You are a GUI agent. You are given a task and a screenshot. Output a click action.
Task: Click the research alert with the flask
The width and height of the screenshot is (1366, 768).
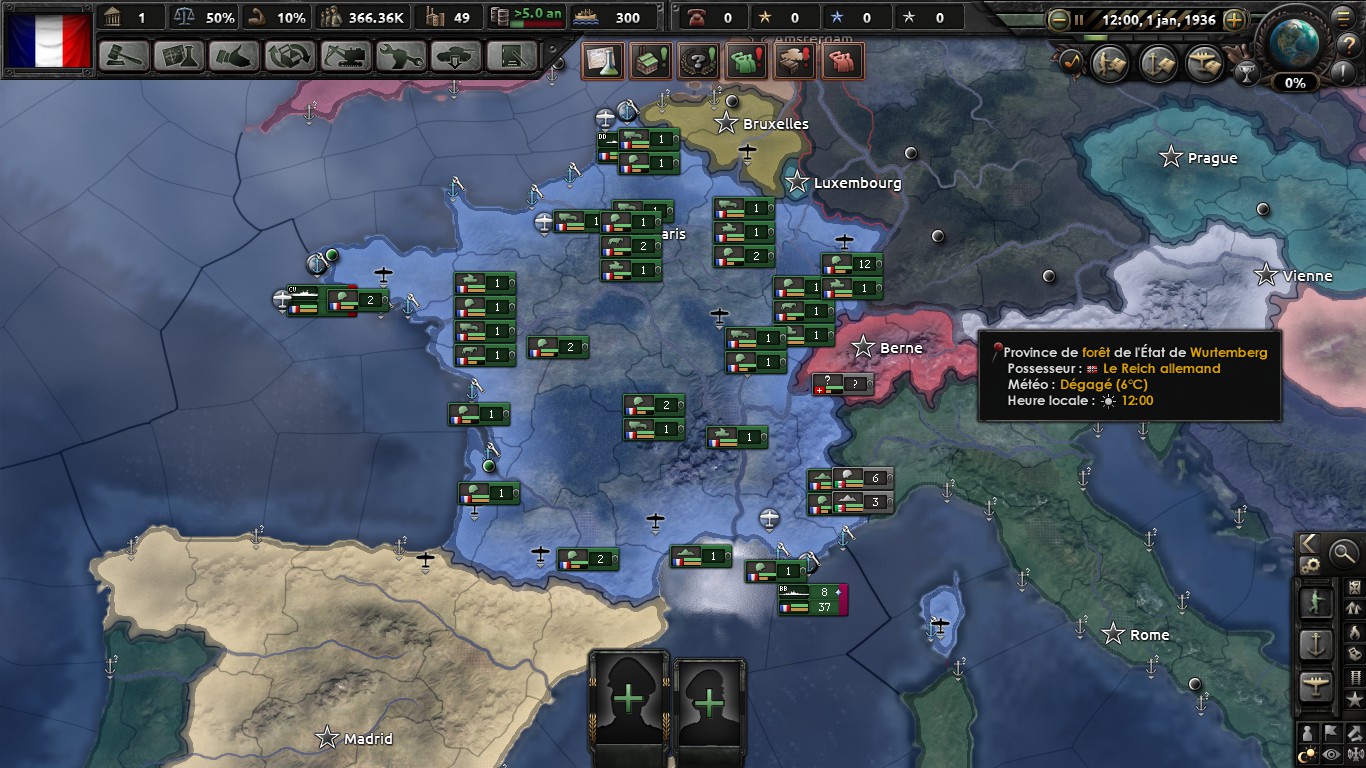[x=603, y=62]
